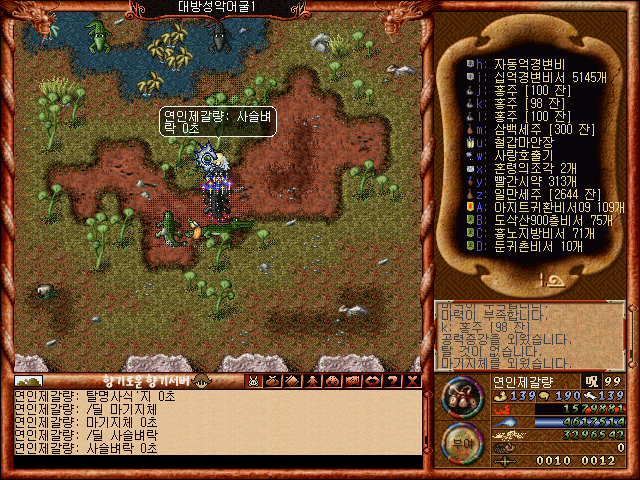Screen dimensions: 640x480
Task: Click the small landscape icon above chat
Action: pos(29,380)
